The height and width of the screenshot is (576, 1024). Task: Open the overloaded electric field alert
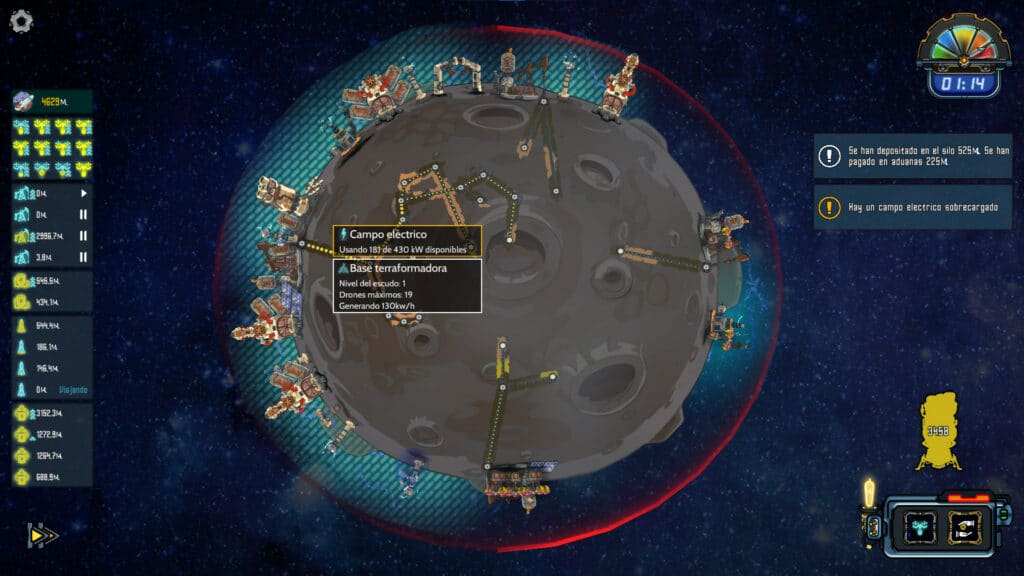coord(913,207)
